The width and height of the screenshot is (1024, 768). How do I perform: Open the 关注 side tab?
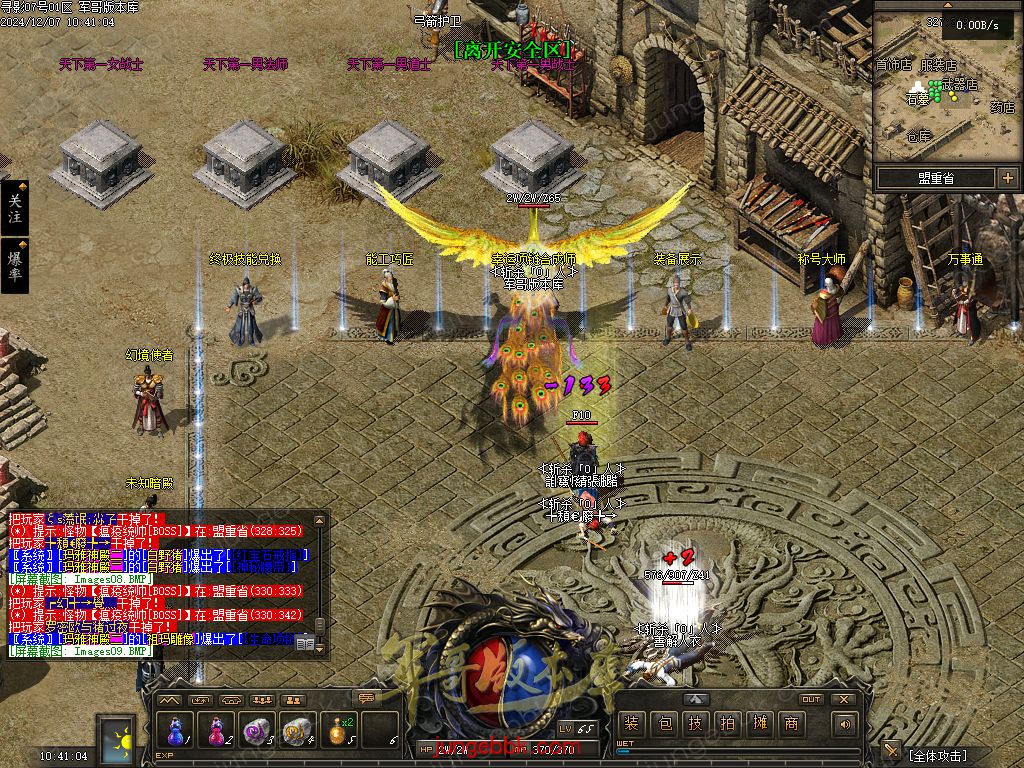(x=14, y=208)
